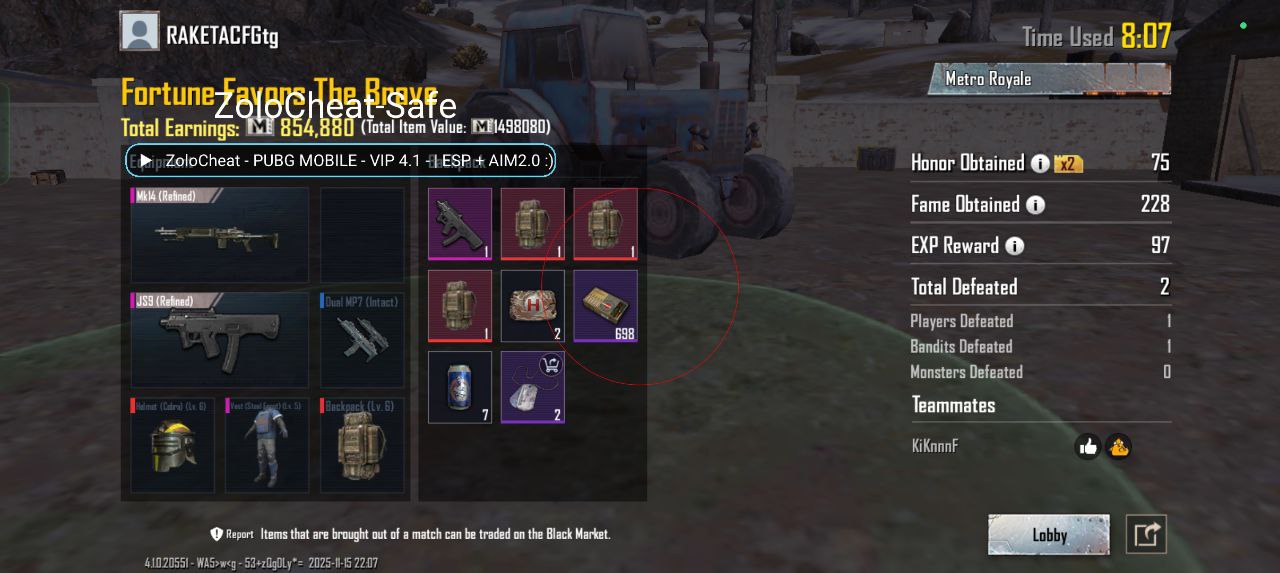Select the submachine gun in the loot grid
This screenshot has height=573, width=1280.
[x=460, y=224]
